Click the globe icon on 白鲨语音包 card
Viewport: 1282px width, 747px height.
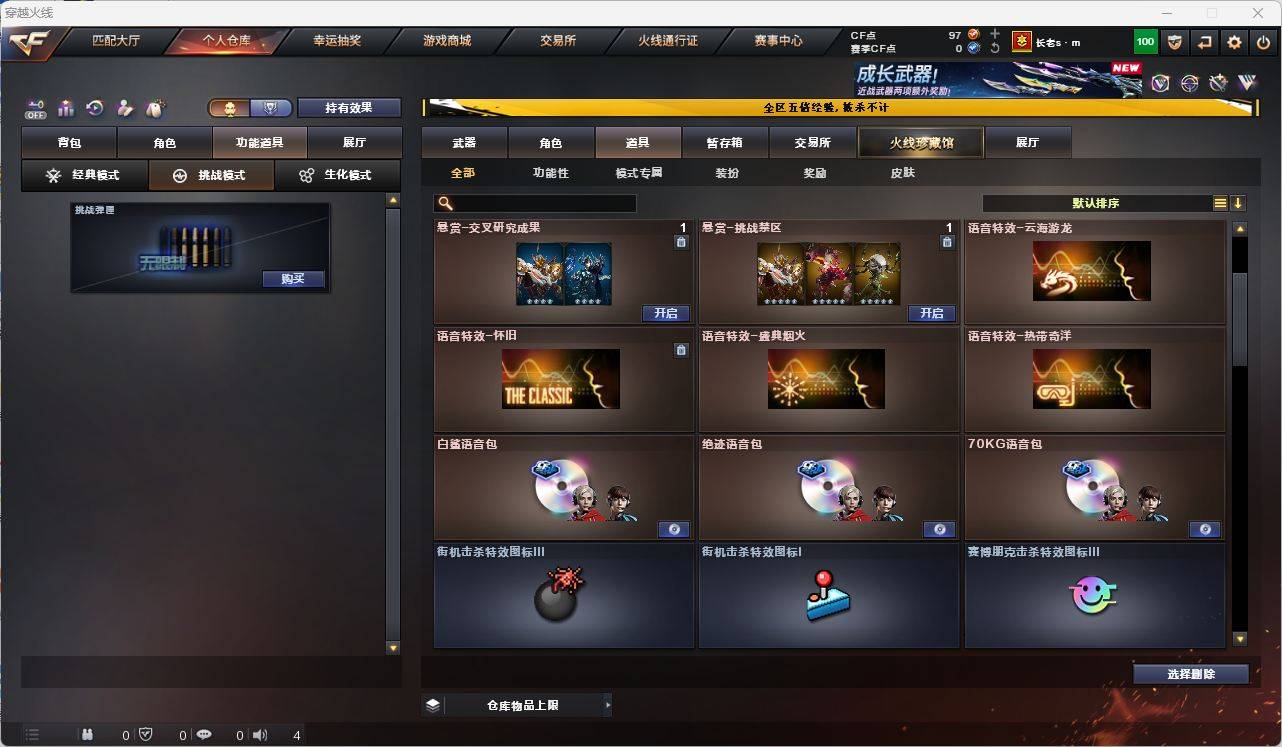[674, 529]
